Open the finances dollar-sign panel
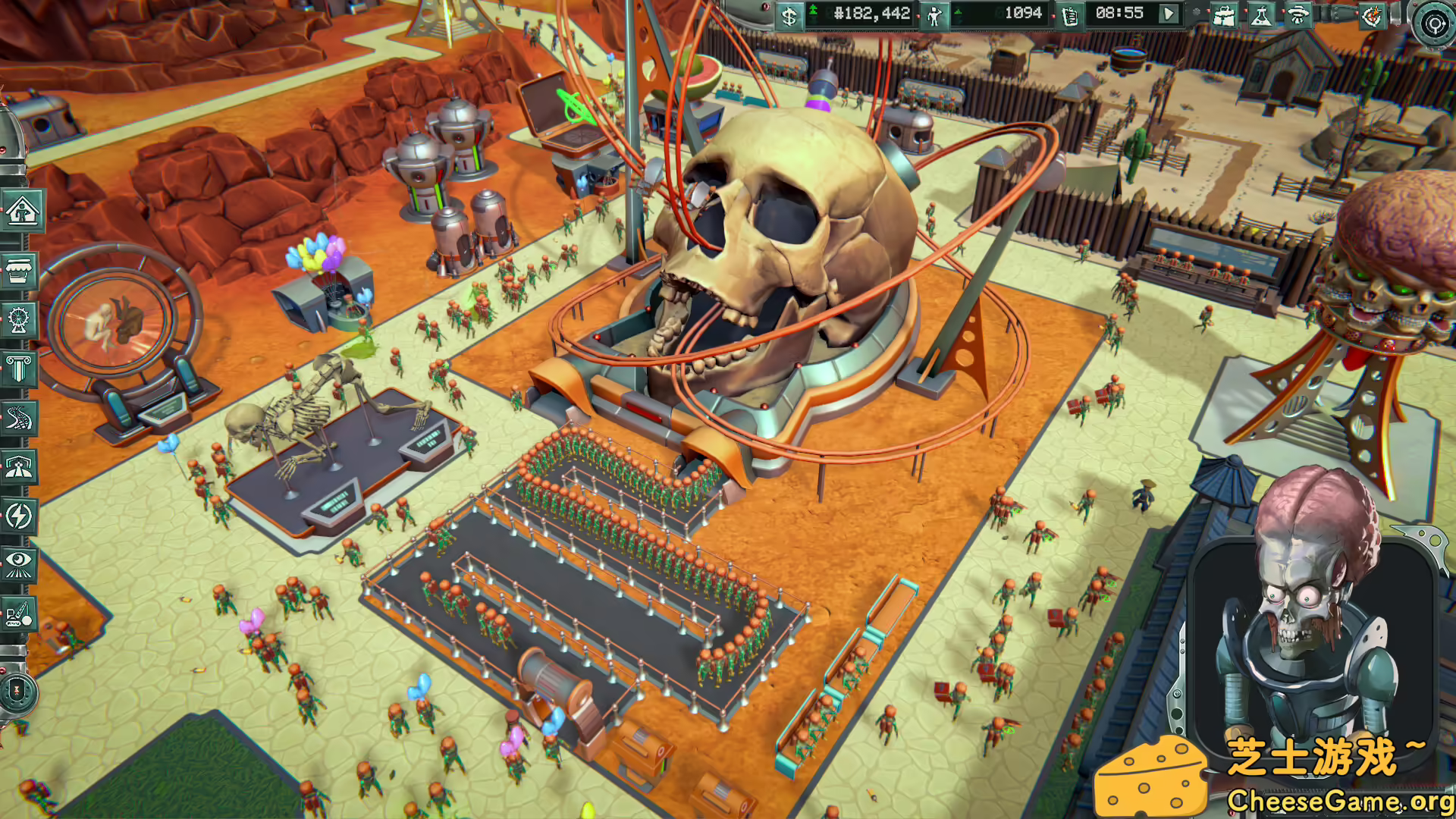The width and height of the screenshot is (1456, 819). pyautogui.click(x=789, y=16)
